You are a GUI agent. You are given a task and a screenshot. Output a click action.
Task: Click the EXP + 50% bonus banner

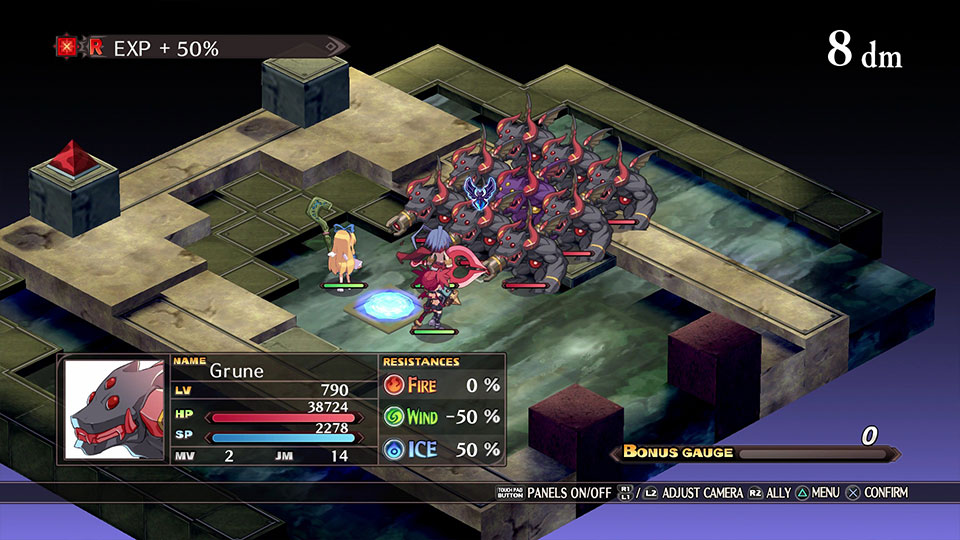click(x=200, y=47)
